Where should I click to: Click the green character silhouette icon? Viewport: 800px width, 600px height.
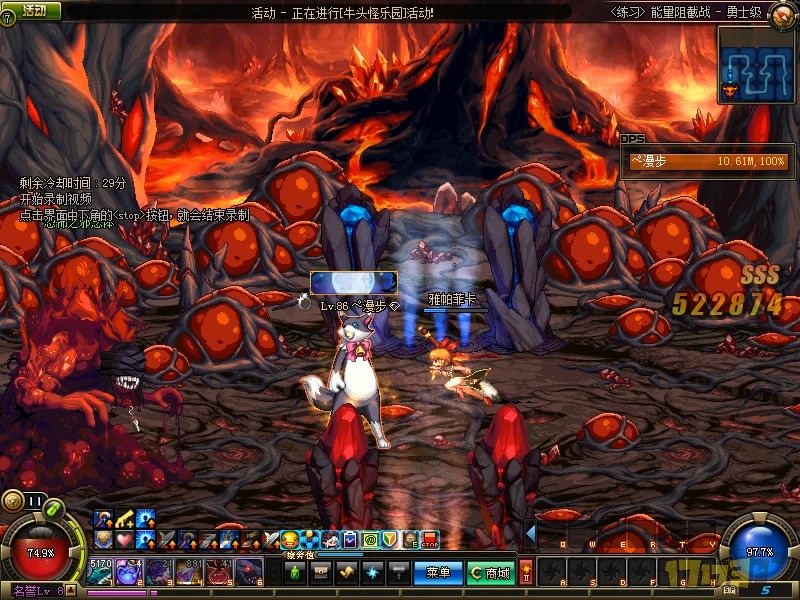pyautogui.click(x=294, y=573)
